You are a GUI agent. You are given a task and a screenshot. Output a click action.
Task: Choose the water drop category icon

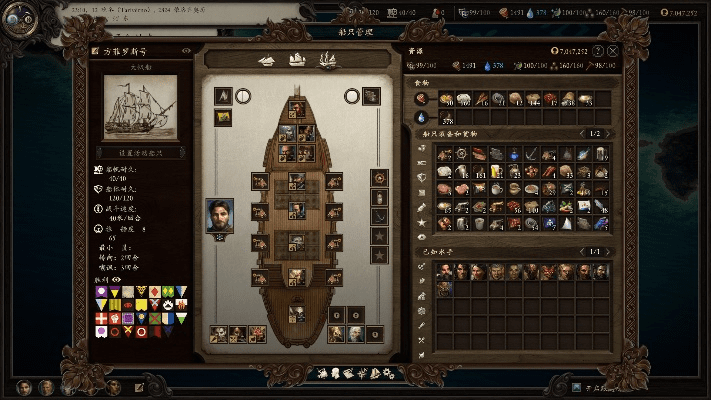421,117
